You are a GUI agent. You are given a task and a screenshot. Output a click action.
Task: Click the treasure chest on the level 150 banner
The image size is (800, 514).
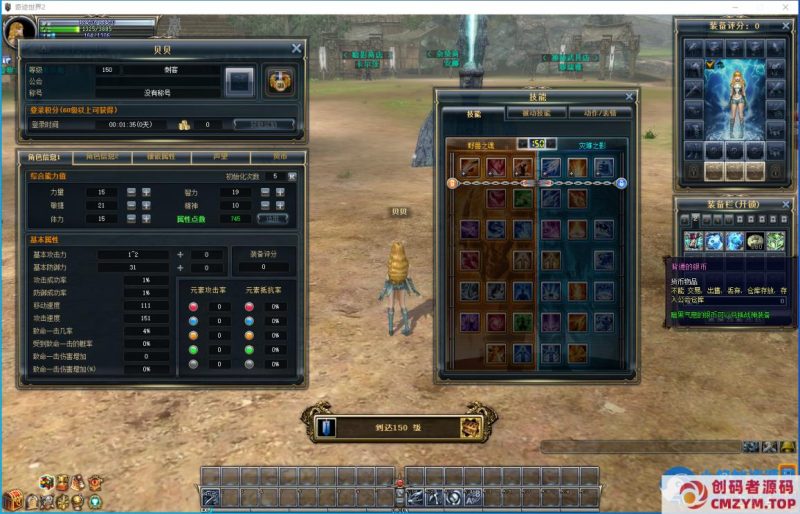[470, 427]
